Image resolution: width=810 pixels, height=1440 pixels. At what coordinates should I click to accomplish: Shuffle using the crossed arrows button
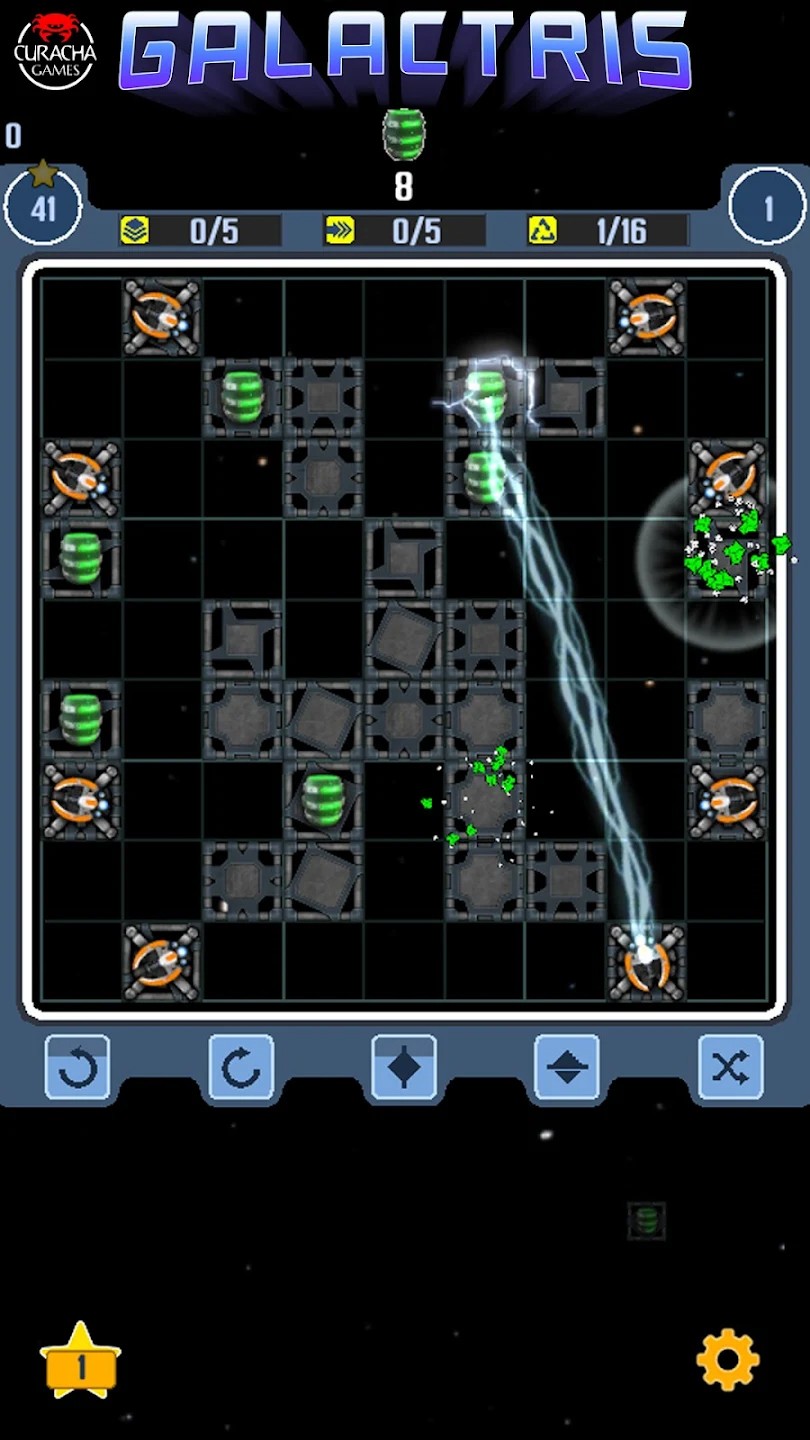click(730, 1068)
